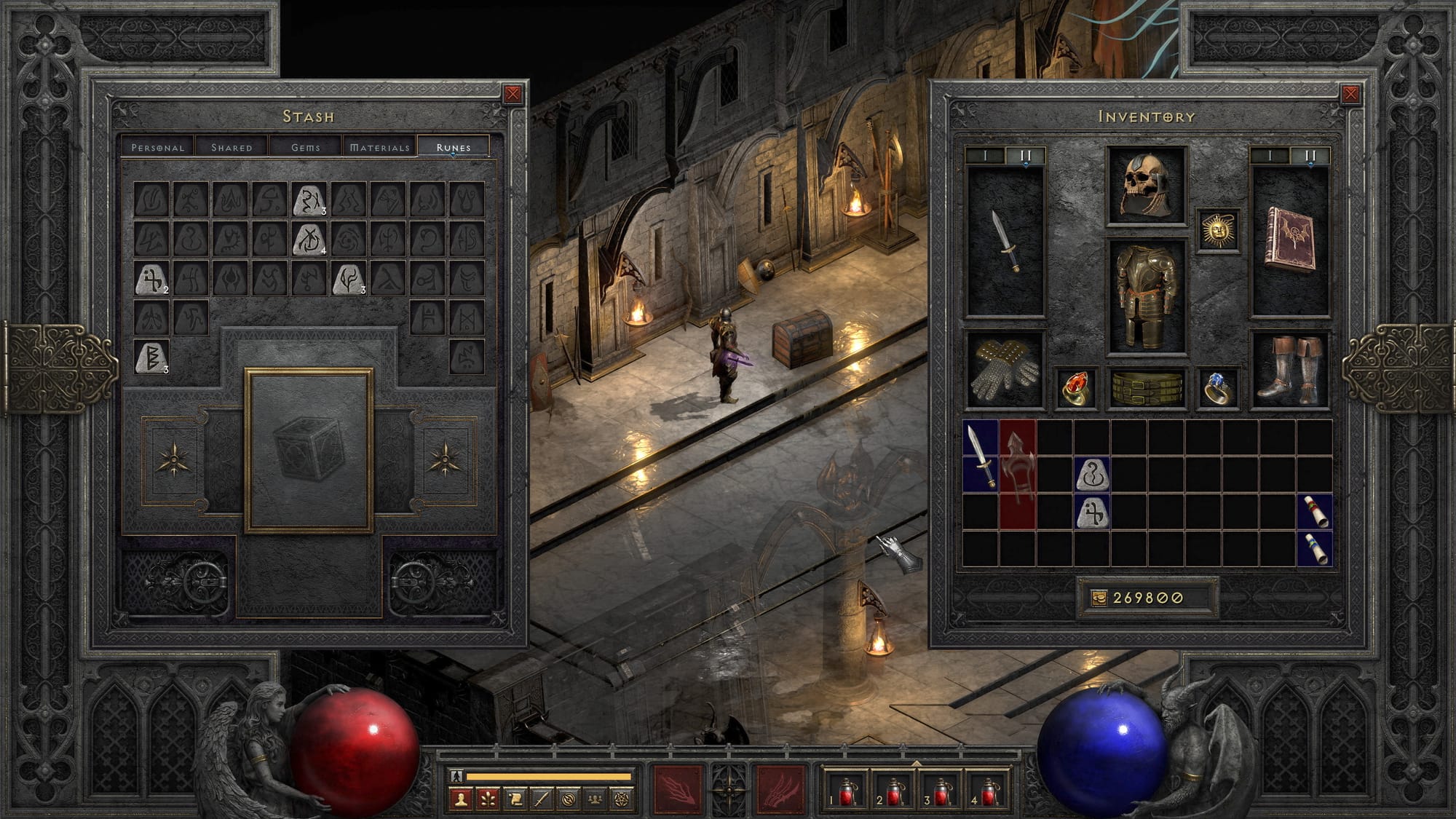Select the equipped tome in off-hand slot
The image size is (1456, 819).
tap(1289, 240)
